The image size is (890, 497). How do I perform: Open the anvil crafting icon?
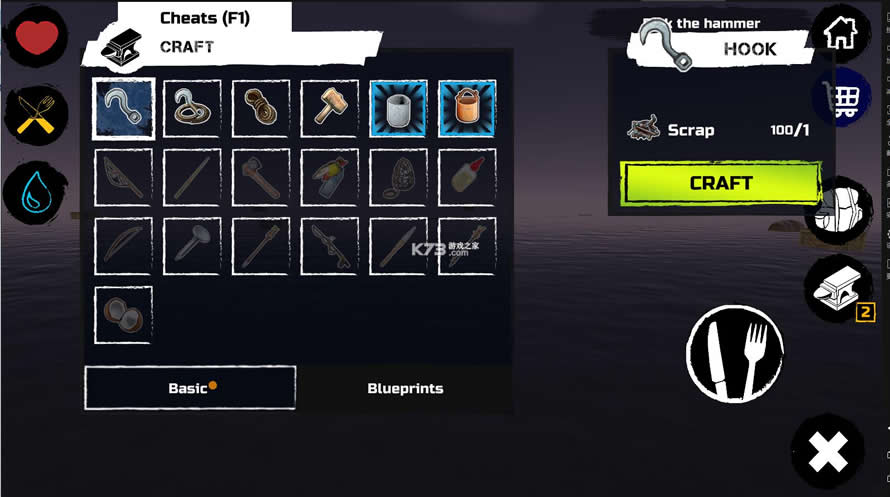(x=838, y=288)
